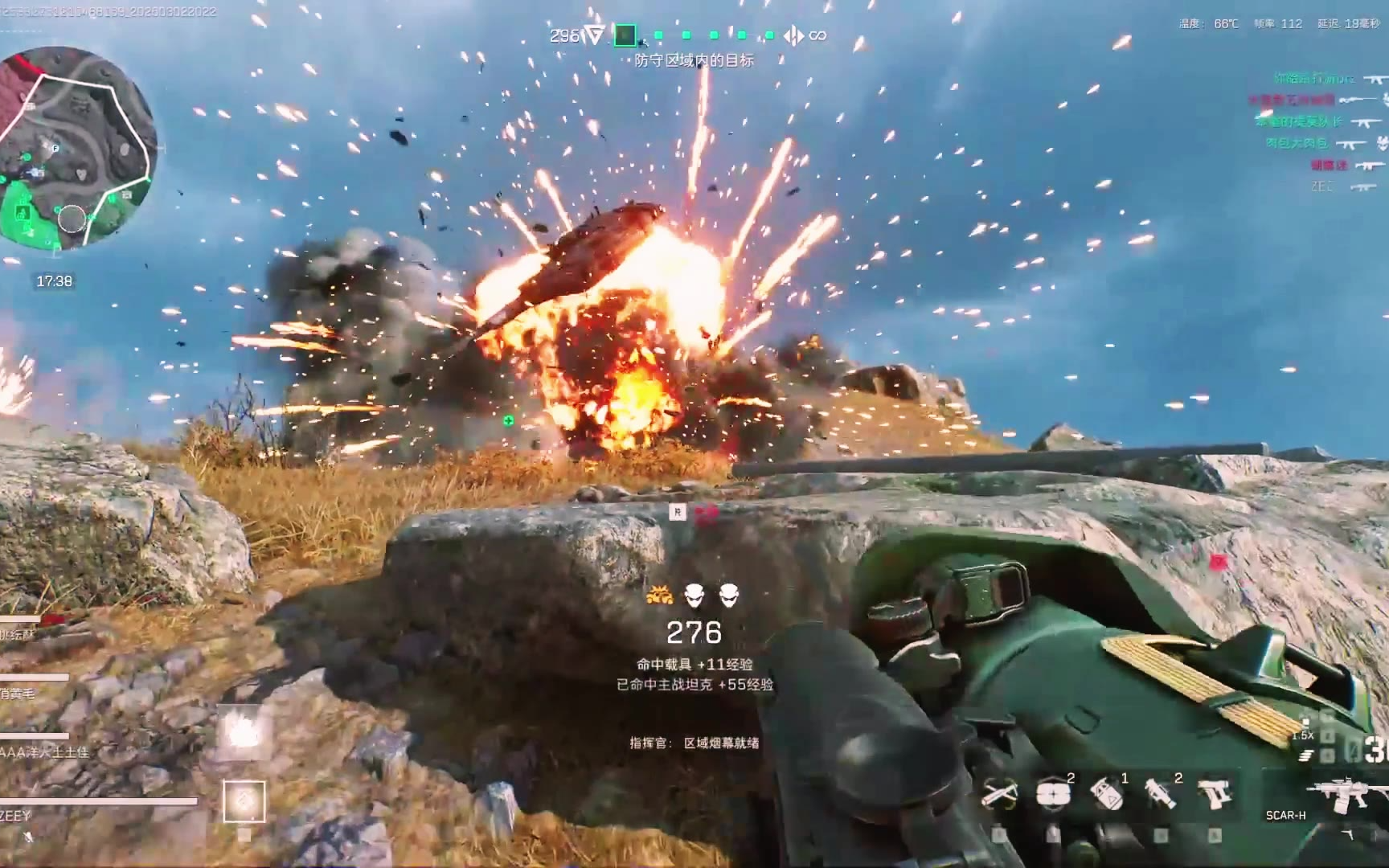The image size is (1389, 868).
Task: Activate the highlighted square ability icon
Action: 244,801
